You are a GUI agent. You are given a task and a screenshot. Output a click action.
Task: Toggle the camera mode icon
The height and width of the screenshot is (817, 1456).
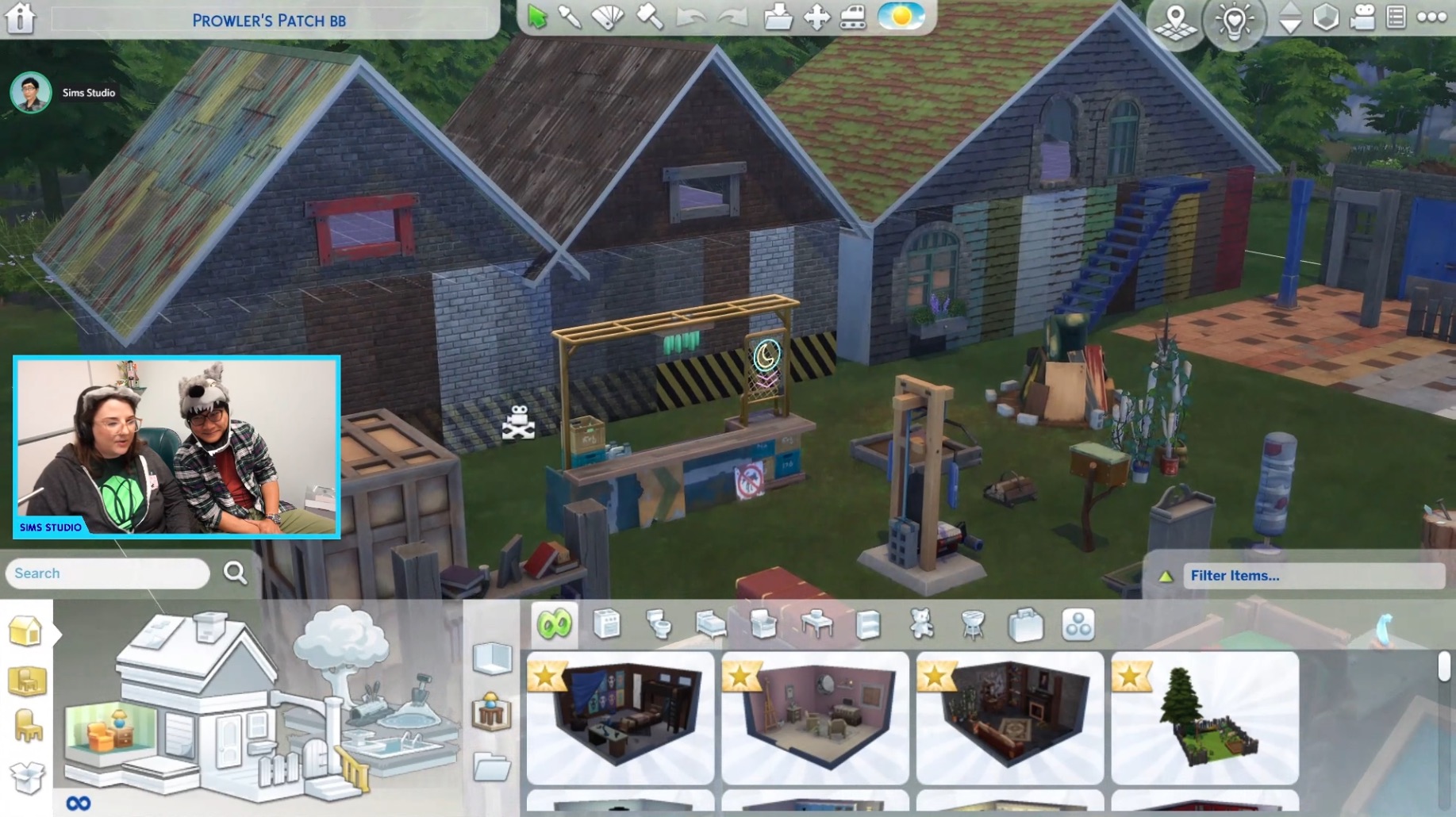pos(1362,17)
